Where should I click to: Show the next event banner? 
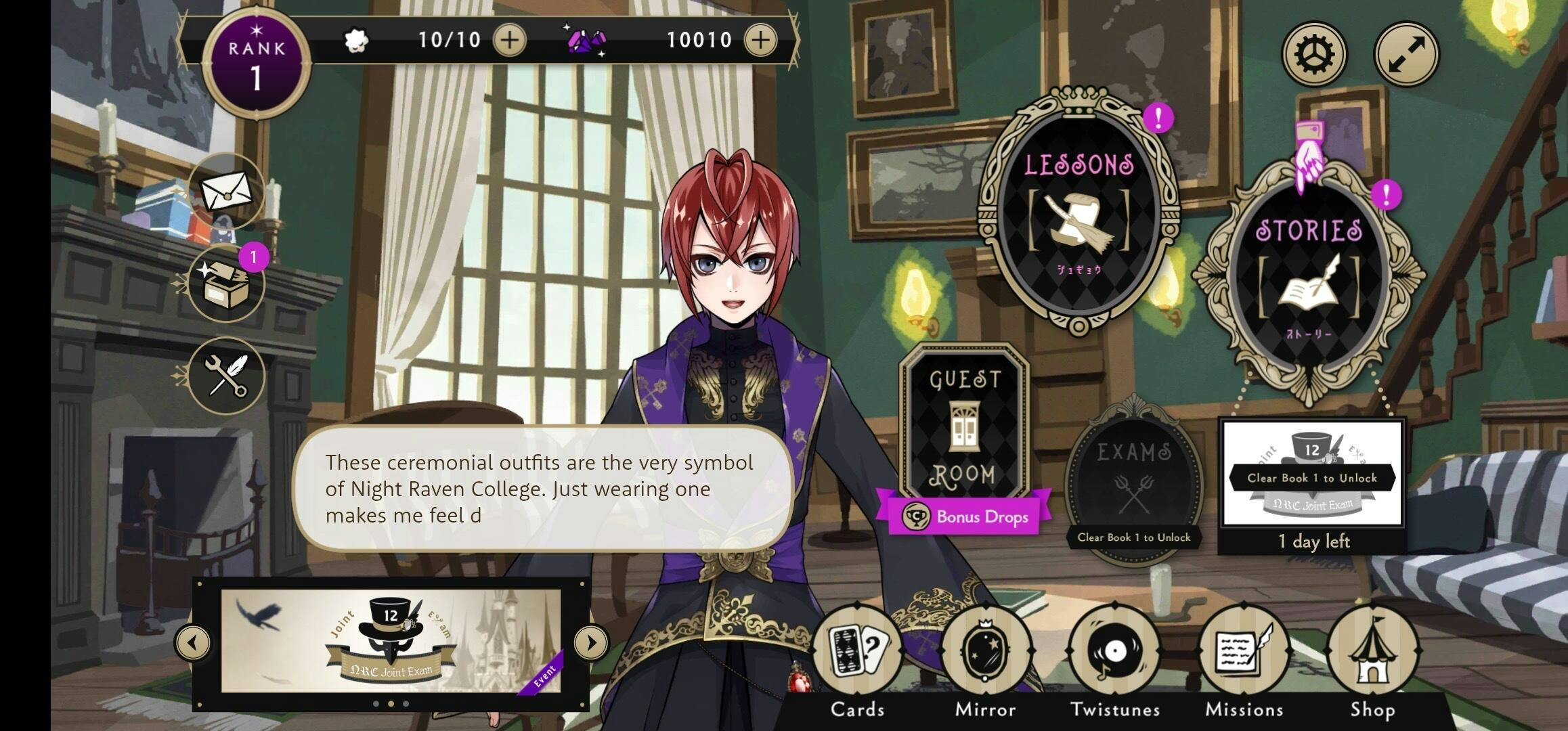[x=591, y=642]
